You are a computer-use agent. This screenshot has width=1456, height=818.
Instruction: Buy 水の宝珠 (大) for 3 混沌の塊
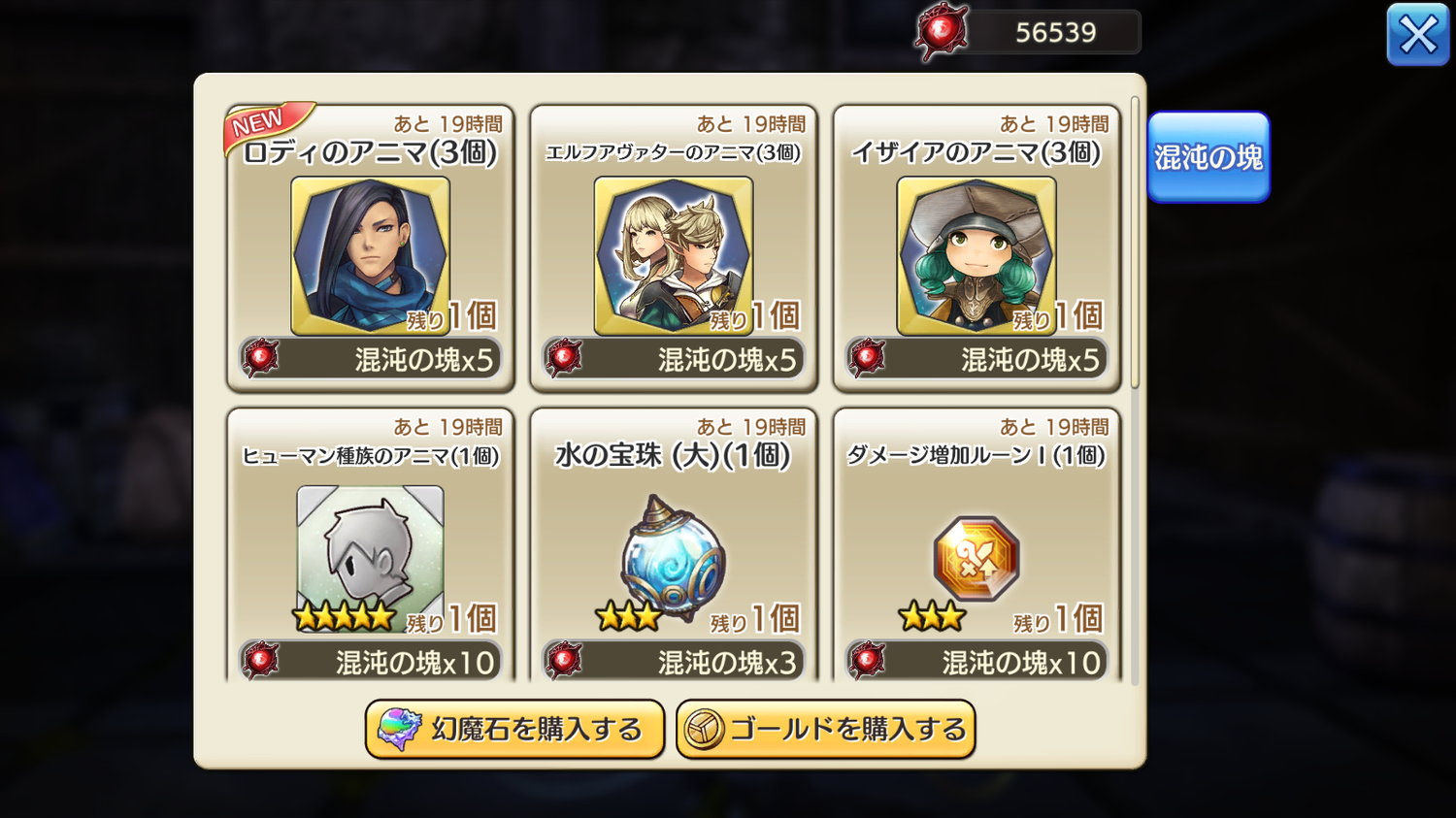click(674, 662)
